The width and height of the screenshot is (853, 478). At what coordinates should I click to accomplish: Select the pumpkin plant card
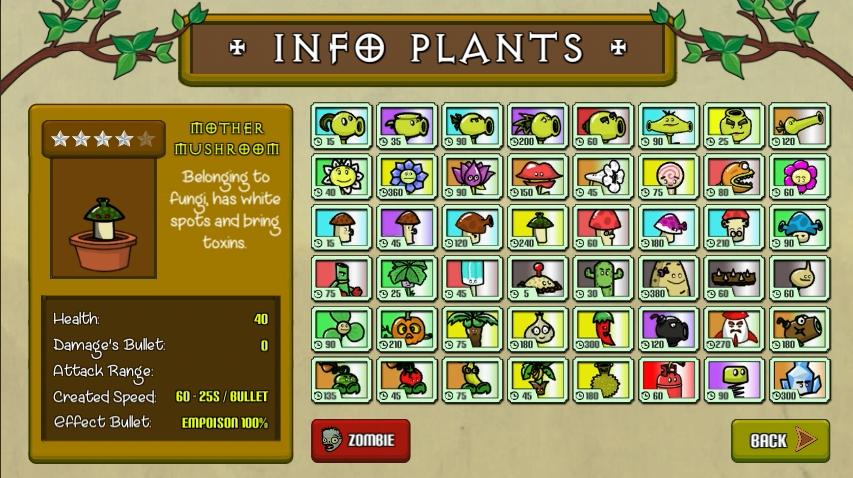pyautogui.click(x=407, y=331)
